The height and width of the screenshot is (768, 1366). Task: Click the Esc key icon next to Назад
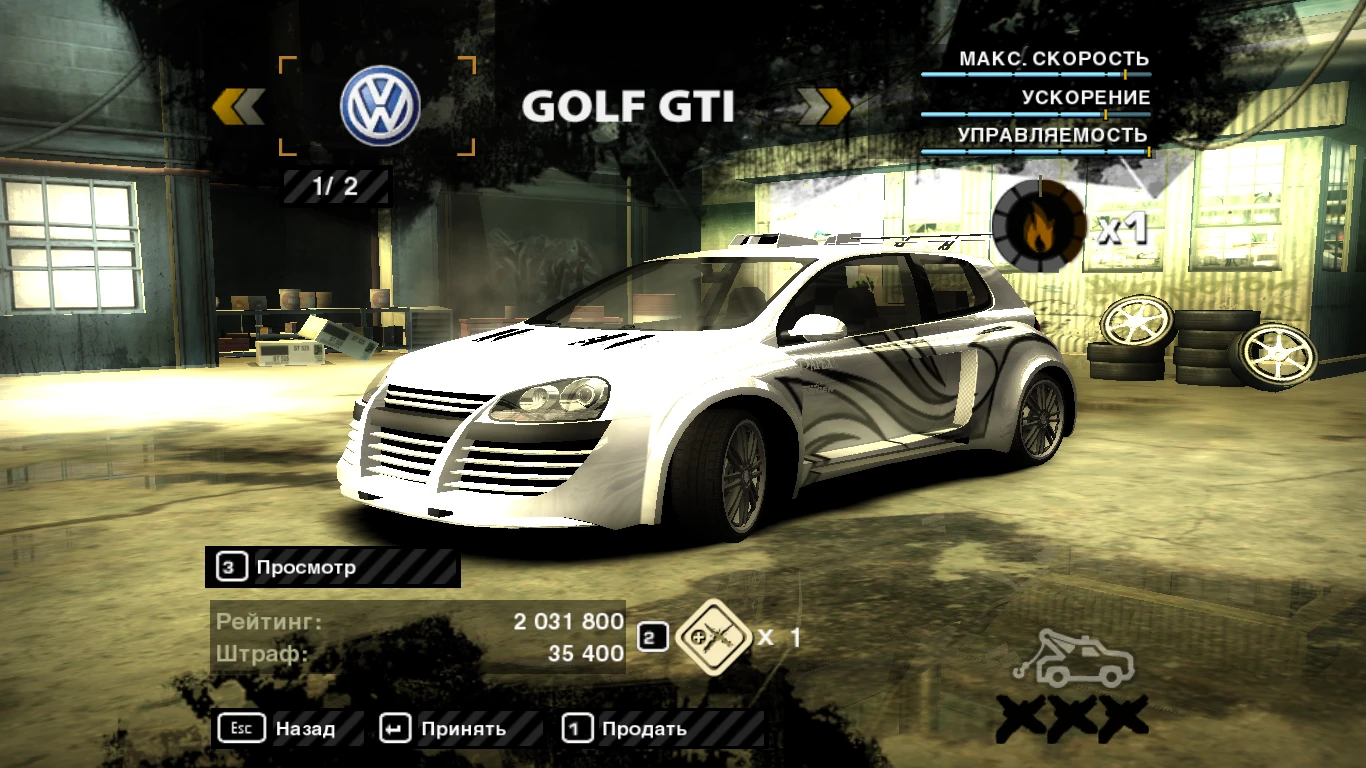pos(239,729)
